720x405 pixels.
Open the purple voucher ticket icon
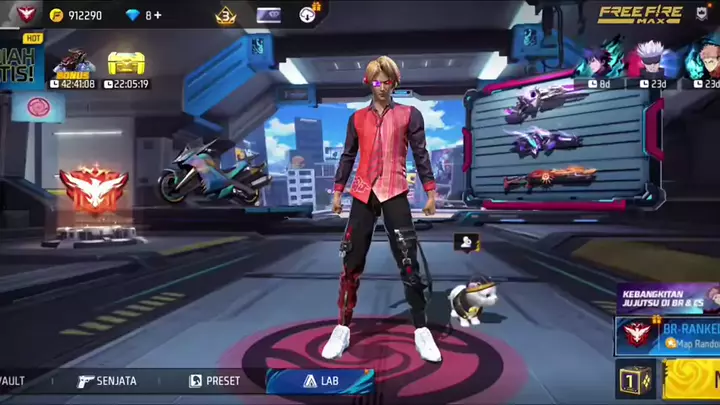tap(269, 15)
